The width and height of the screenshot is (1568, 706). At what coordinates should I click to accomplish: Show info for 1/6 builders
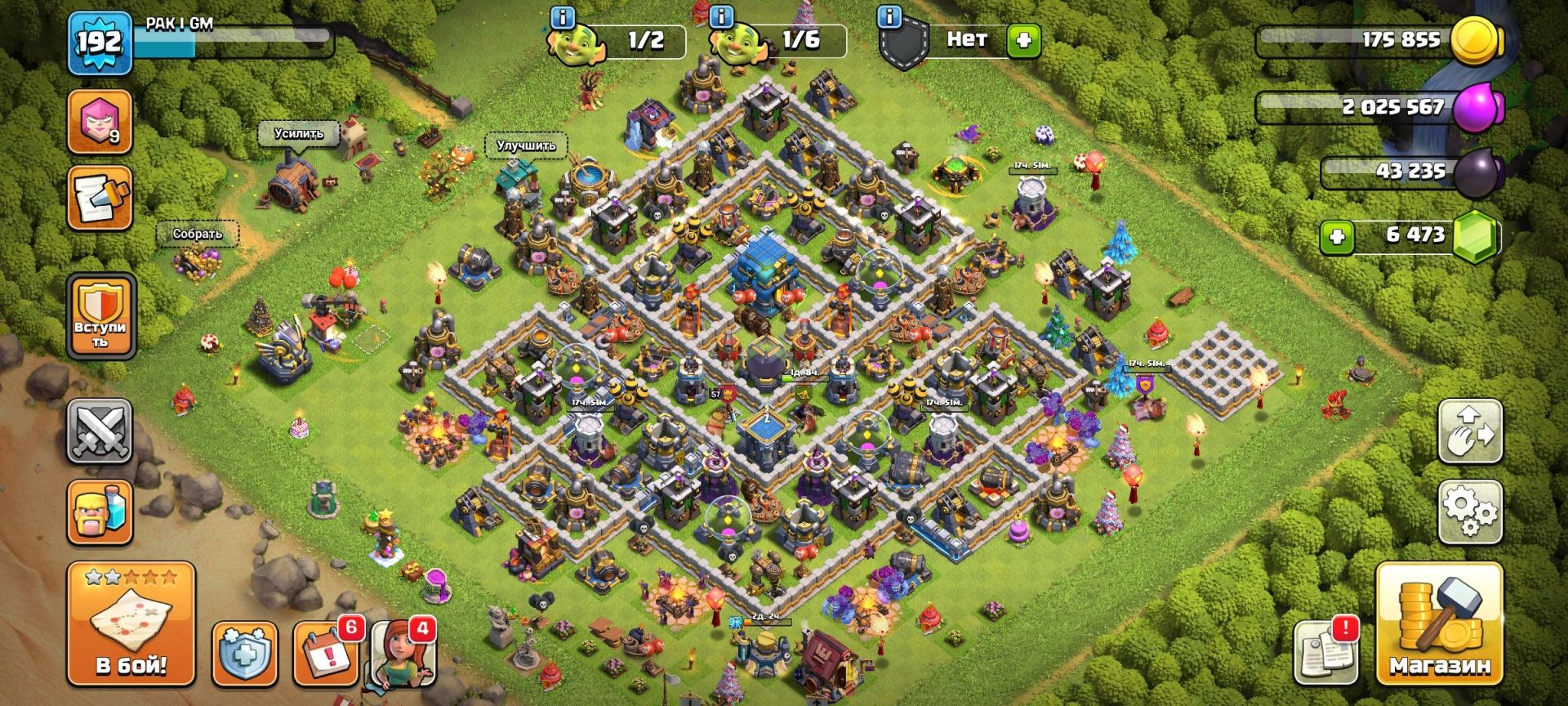click(722, 16)
